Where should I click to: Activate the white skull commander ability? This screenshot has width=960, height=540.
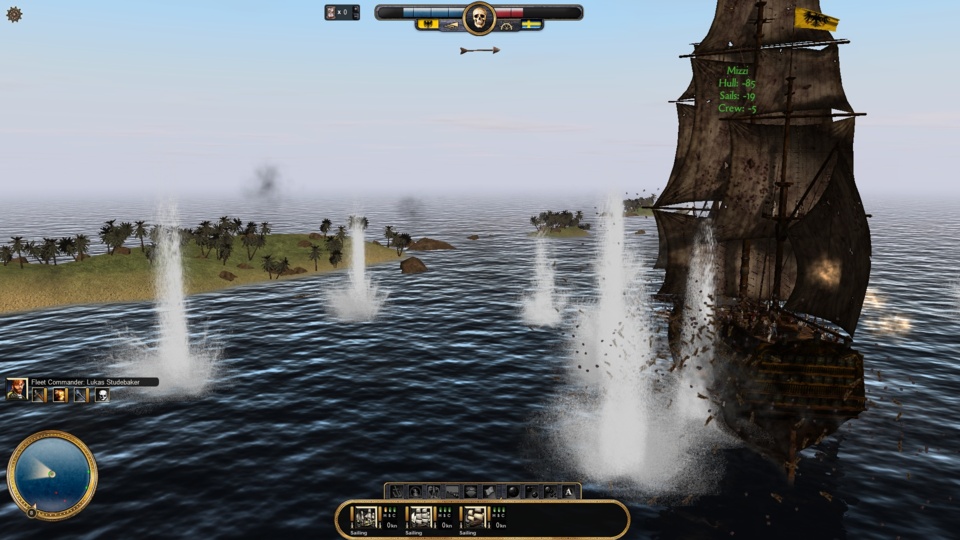[102, 395]
